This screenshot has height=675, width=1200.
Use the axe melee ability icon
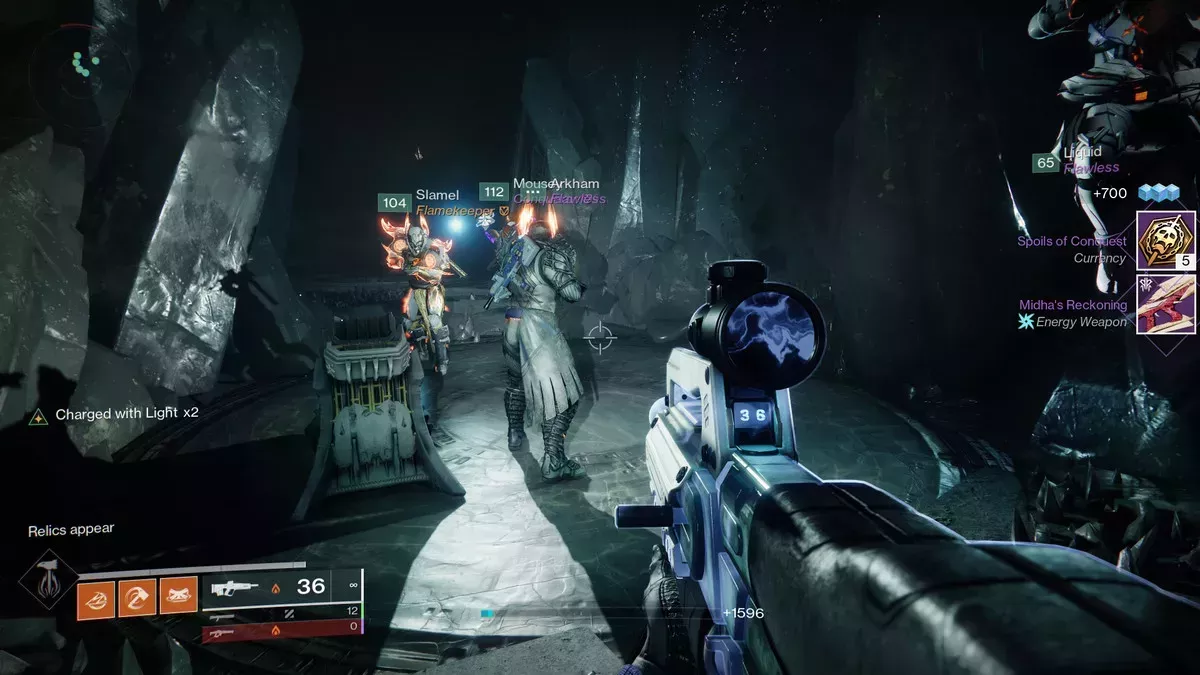pyautogui.click(x=138, y=598)
